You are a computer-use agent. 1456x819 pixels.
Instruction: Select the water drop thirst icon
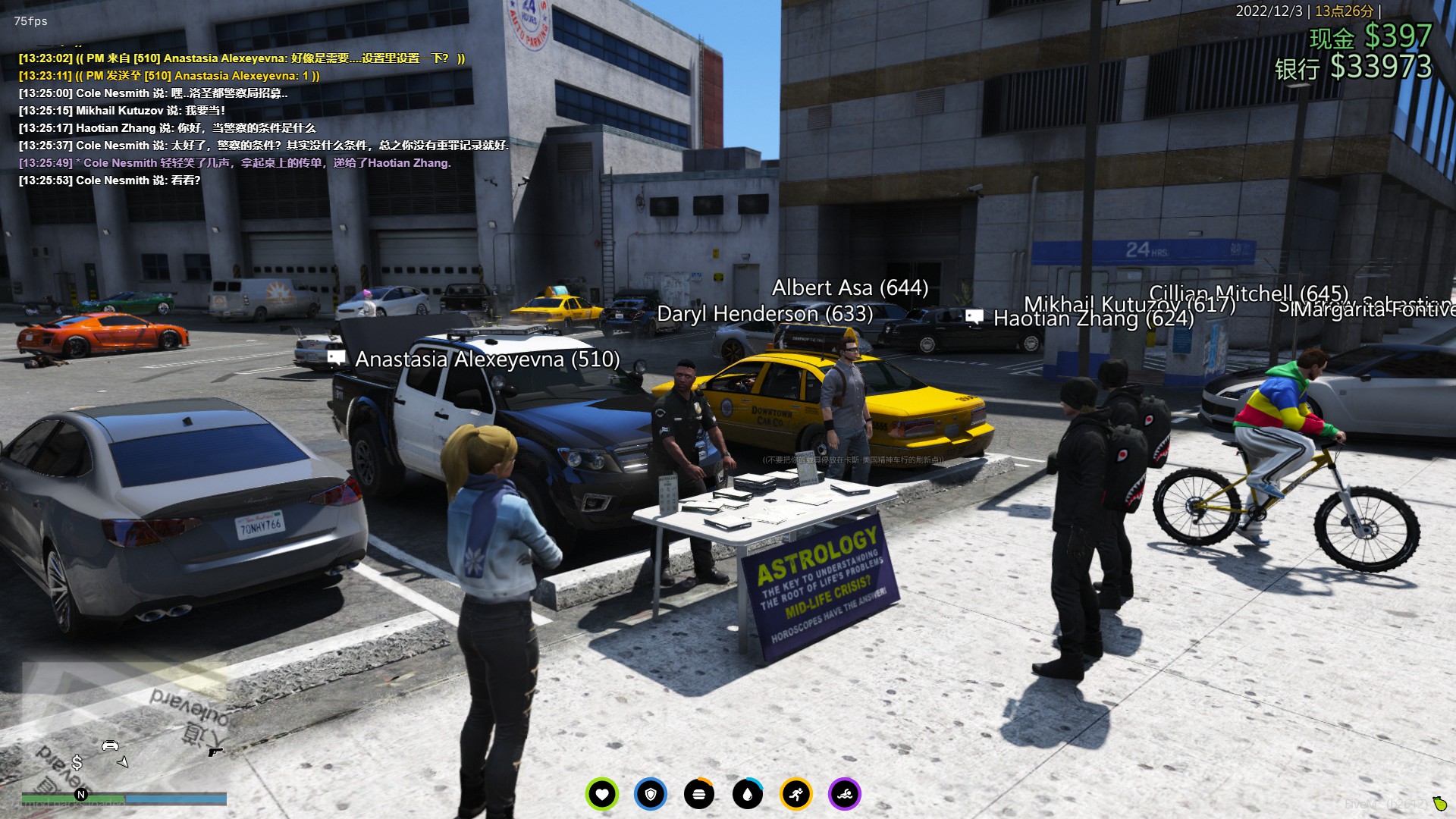click(748, 795)
